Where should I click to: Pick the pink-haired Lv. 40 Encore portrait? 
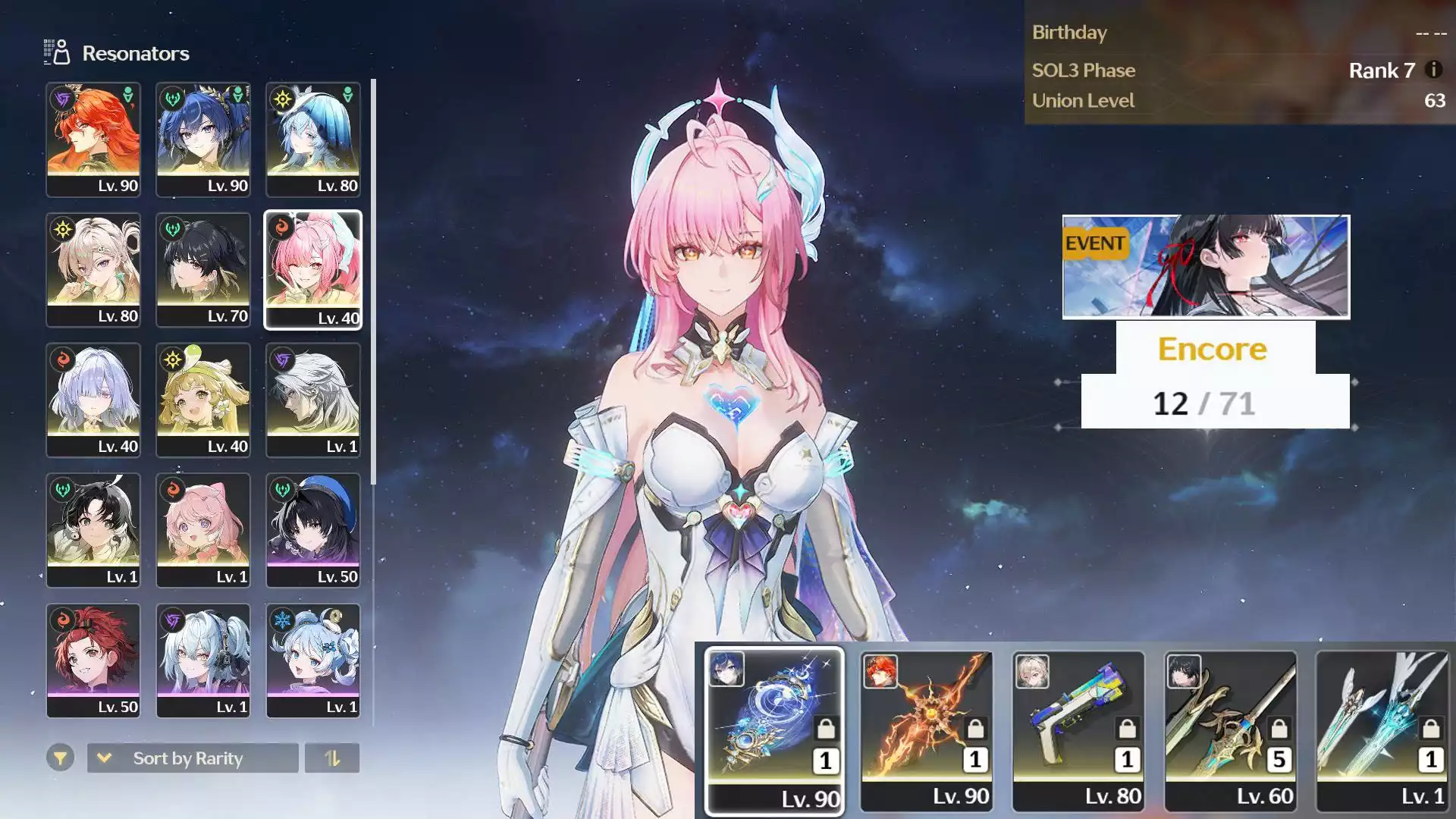312,270
